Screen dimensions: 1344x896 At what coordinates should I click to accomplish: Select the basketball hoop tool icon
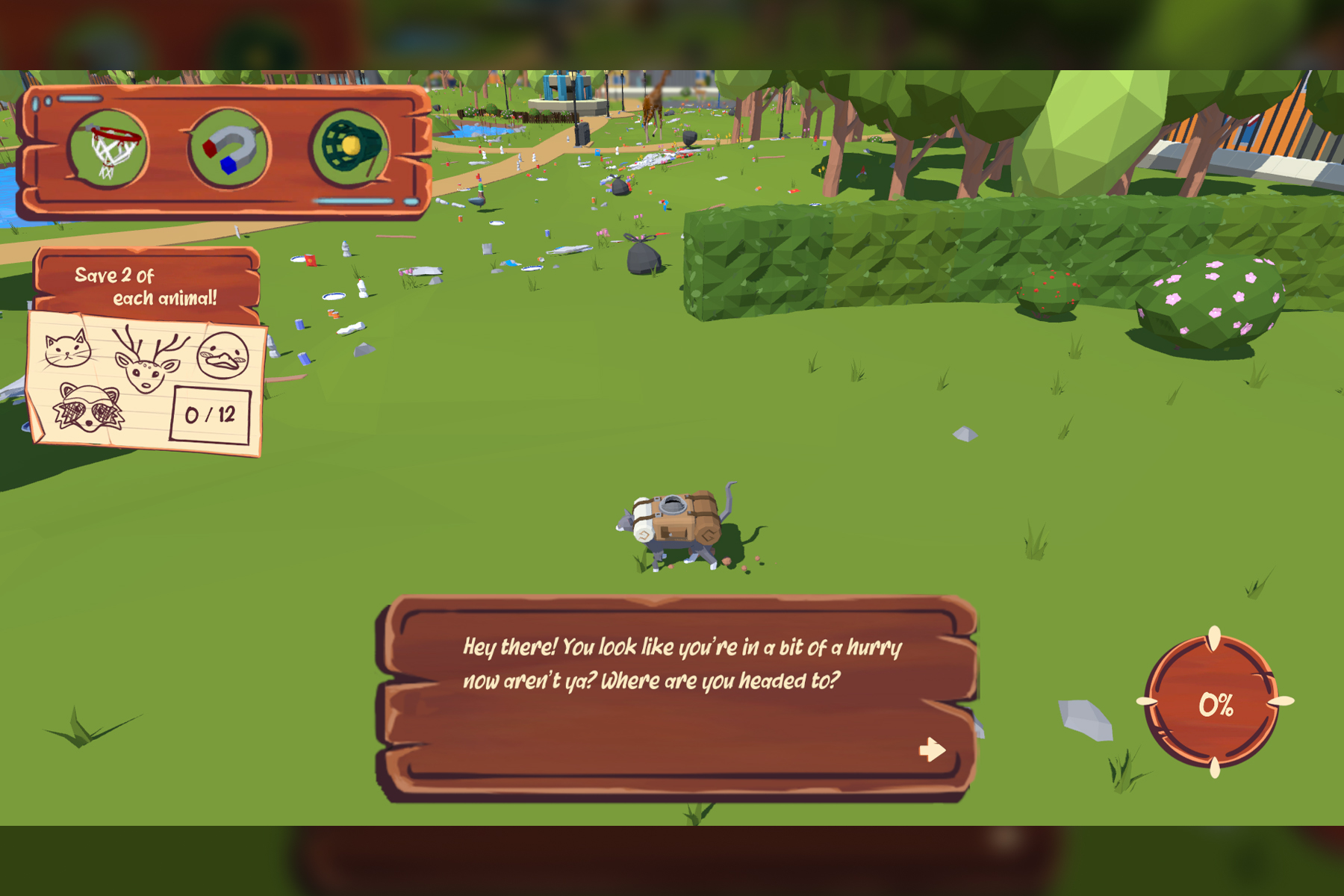[108, 149]
